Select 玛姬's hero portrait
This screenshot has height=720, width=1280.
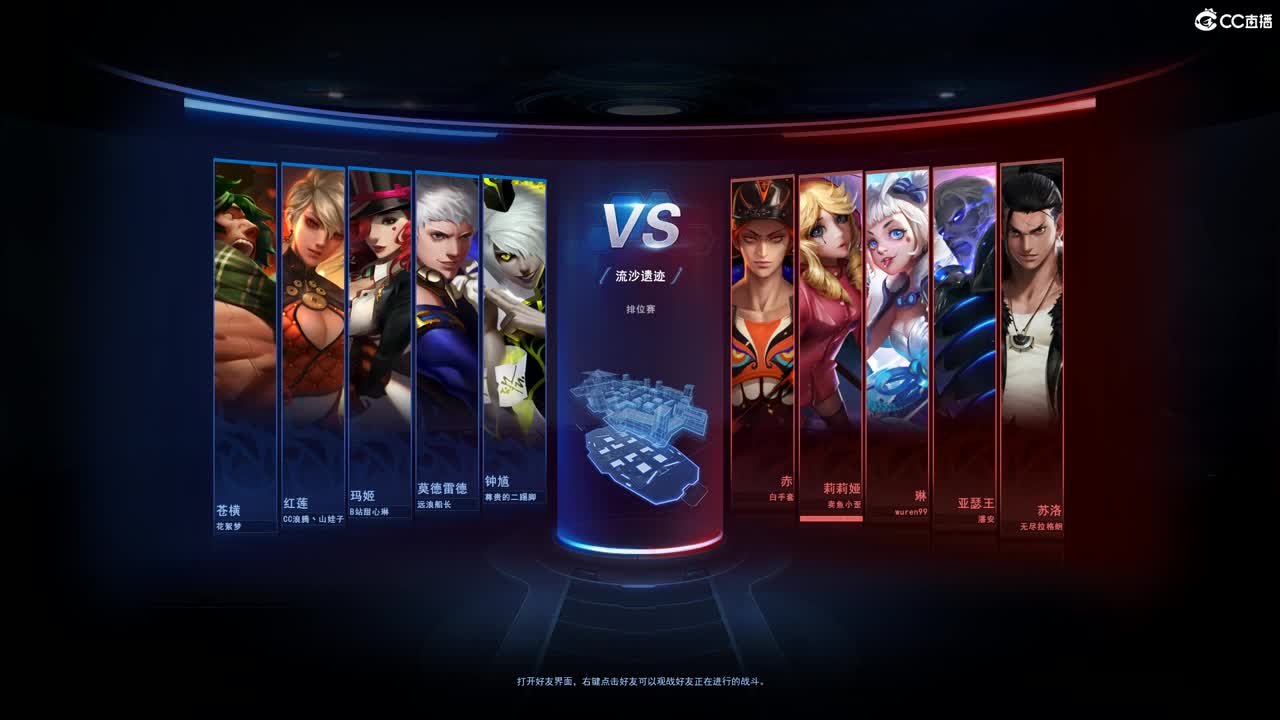tap(379, 330)
